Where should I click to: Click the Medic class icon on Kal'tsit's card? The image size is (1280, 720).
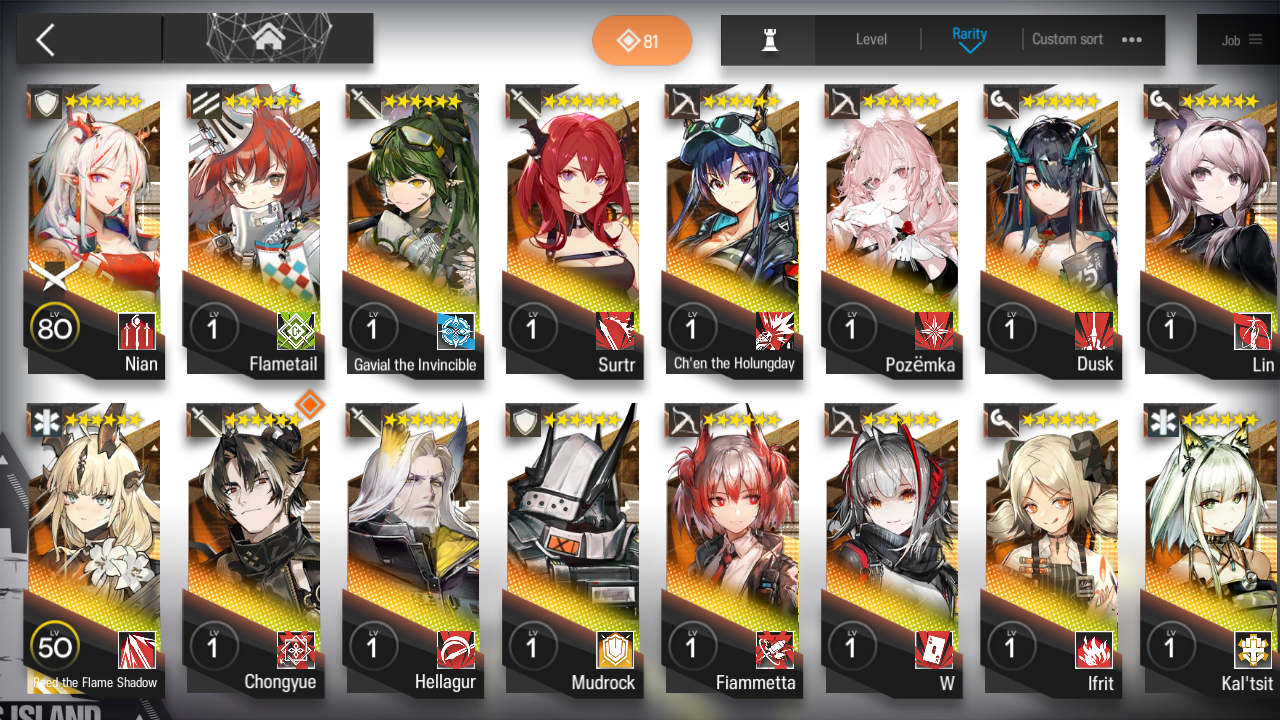(1165, 420)
